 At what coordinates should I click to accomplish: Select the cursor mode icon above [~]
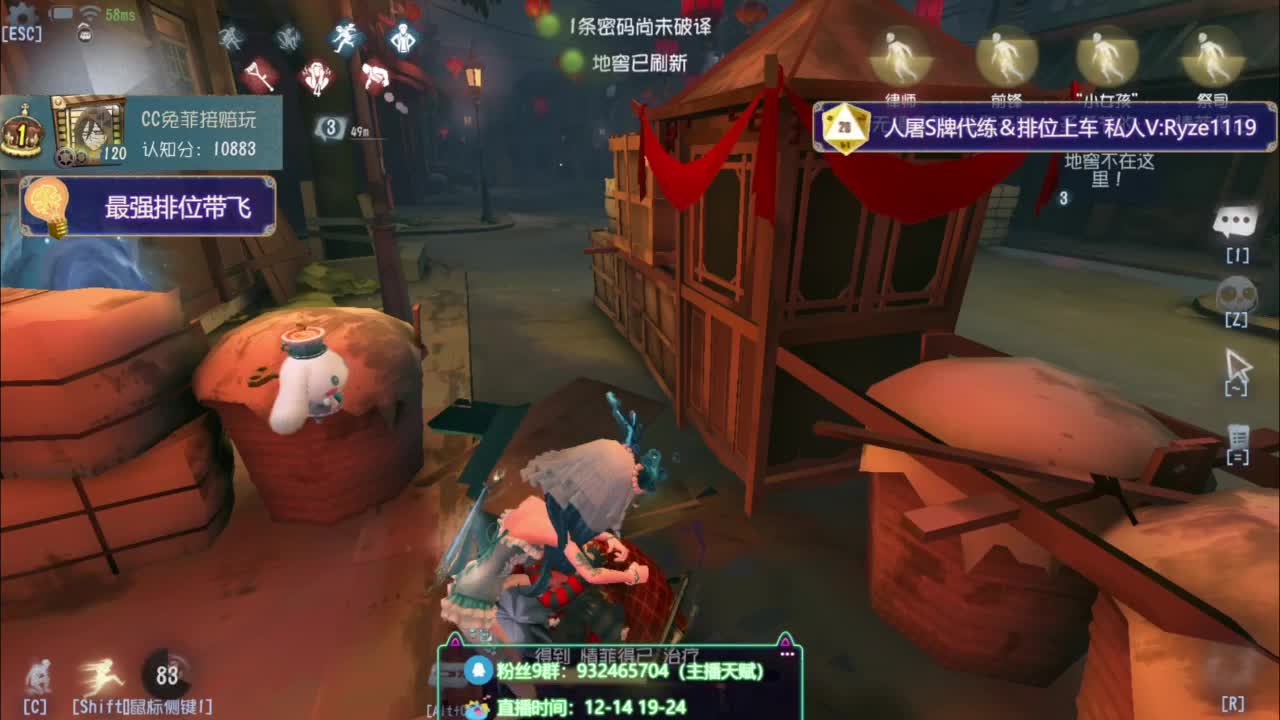(x=1237, y=363)
